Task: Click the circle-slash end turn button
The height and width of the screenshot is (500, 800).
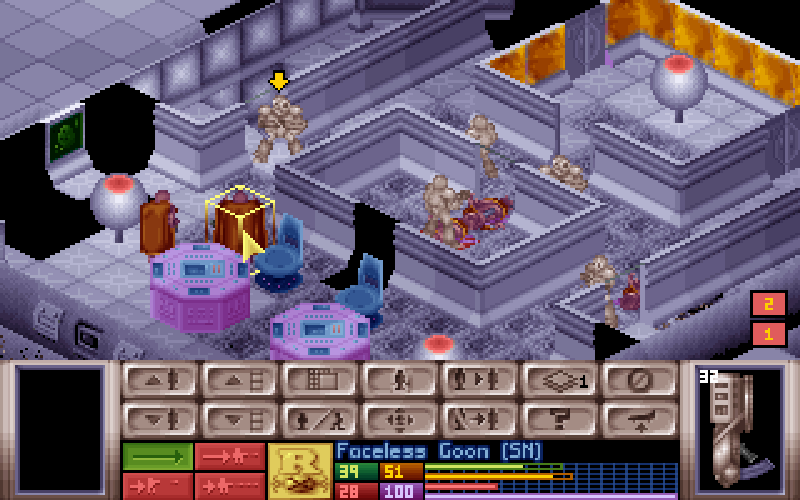Action: pyautogui.click(x=640, y=380)
